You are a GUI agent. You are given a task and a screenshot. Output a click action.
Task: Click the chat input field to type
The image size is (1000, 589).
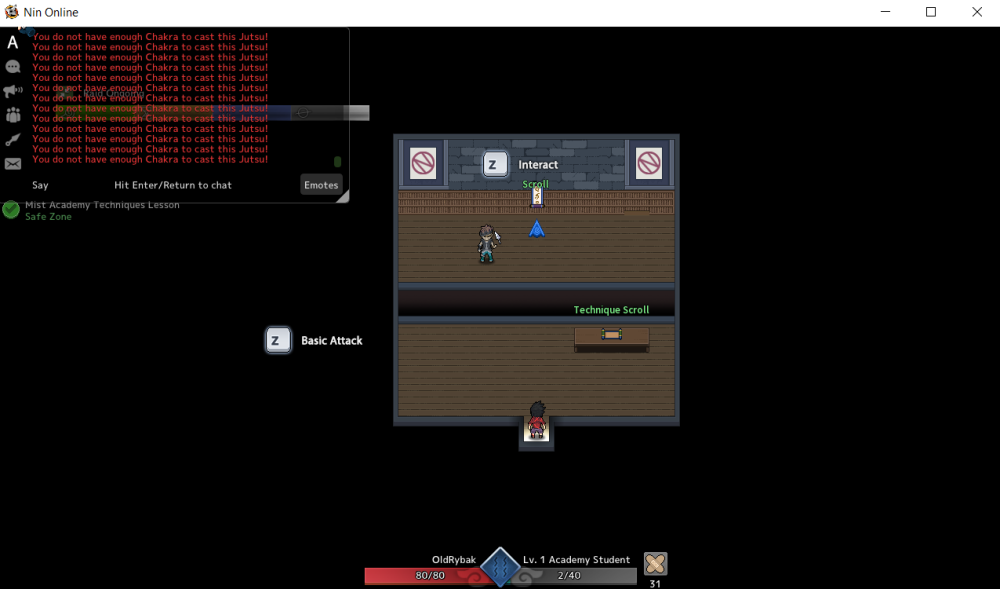click(173, 185)
